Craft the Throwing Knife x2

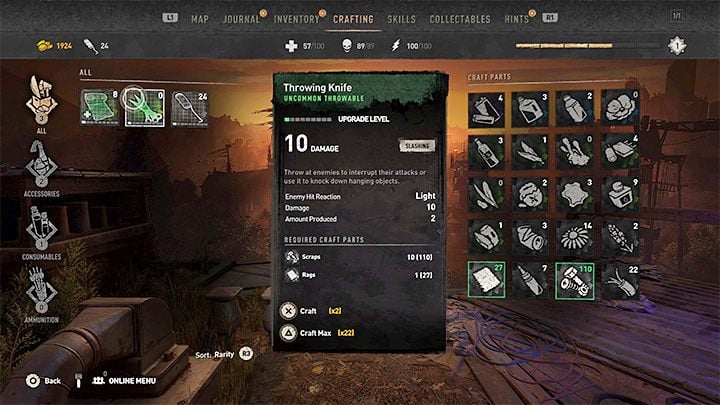click(x=309, y=311)
